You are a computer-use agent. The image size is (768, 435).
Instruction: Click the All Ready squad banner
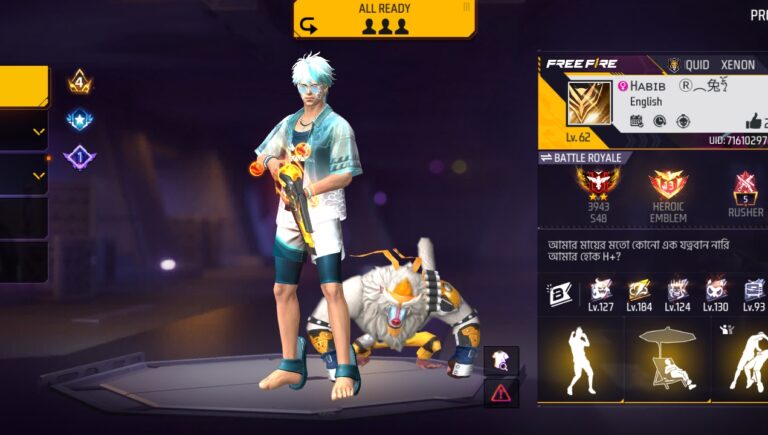(384, 19)
